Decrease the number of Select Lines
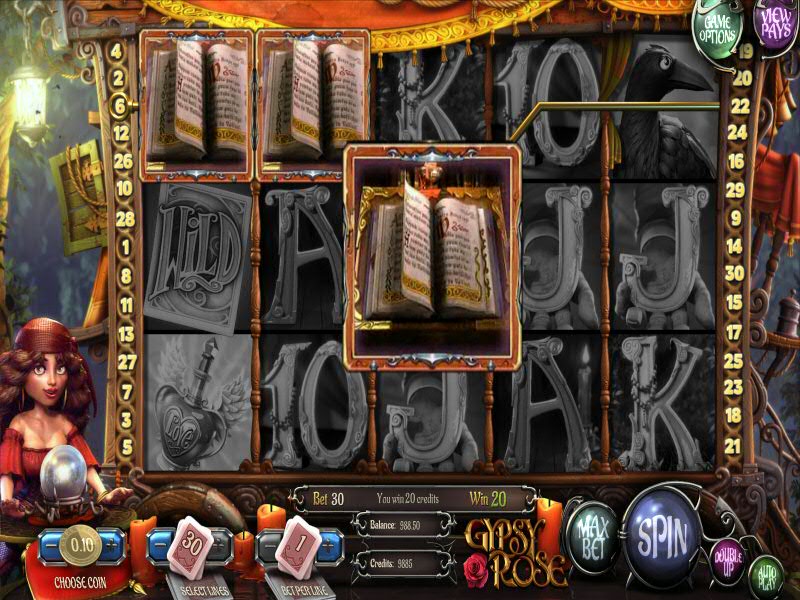This screenshot has height=600, width=800. [161, 548]
